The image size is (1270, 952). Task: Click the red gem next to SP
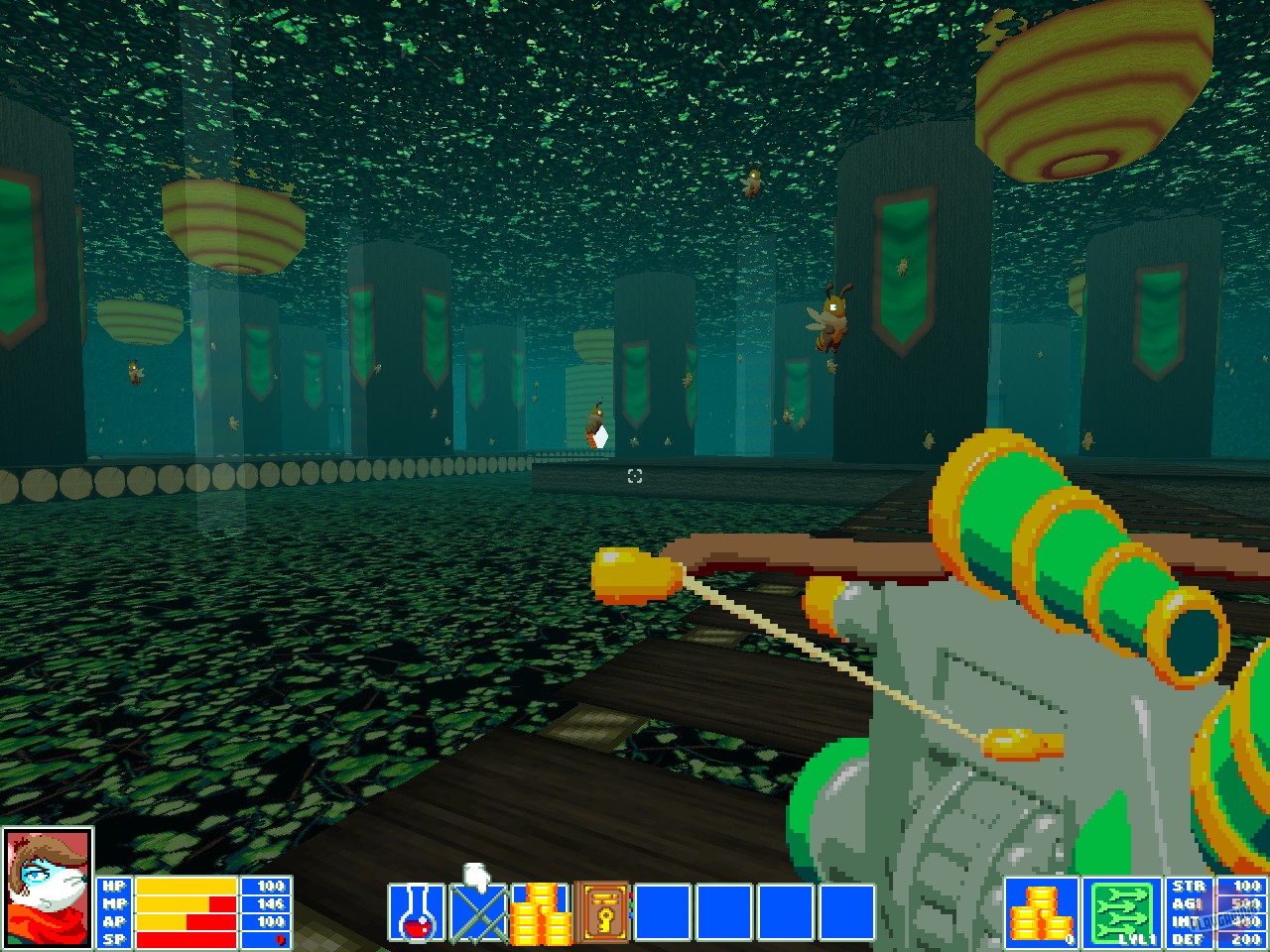[x=279, y=940]
